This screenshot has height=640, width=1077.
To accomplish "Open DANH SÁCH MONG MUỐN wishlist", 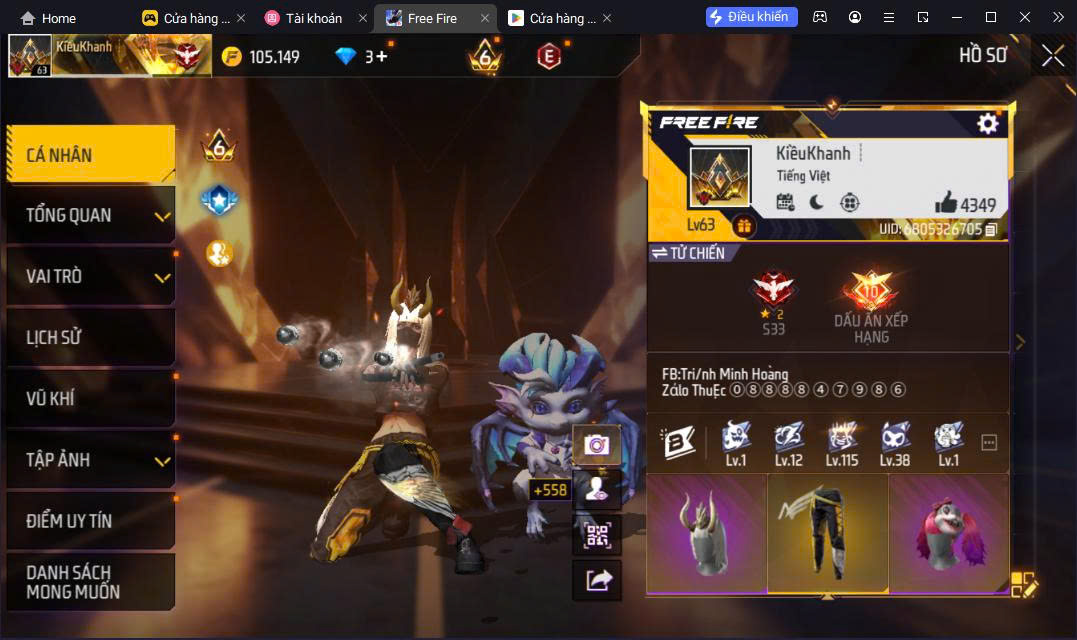I will [90, 582].
